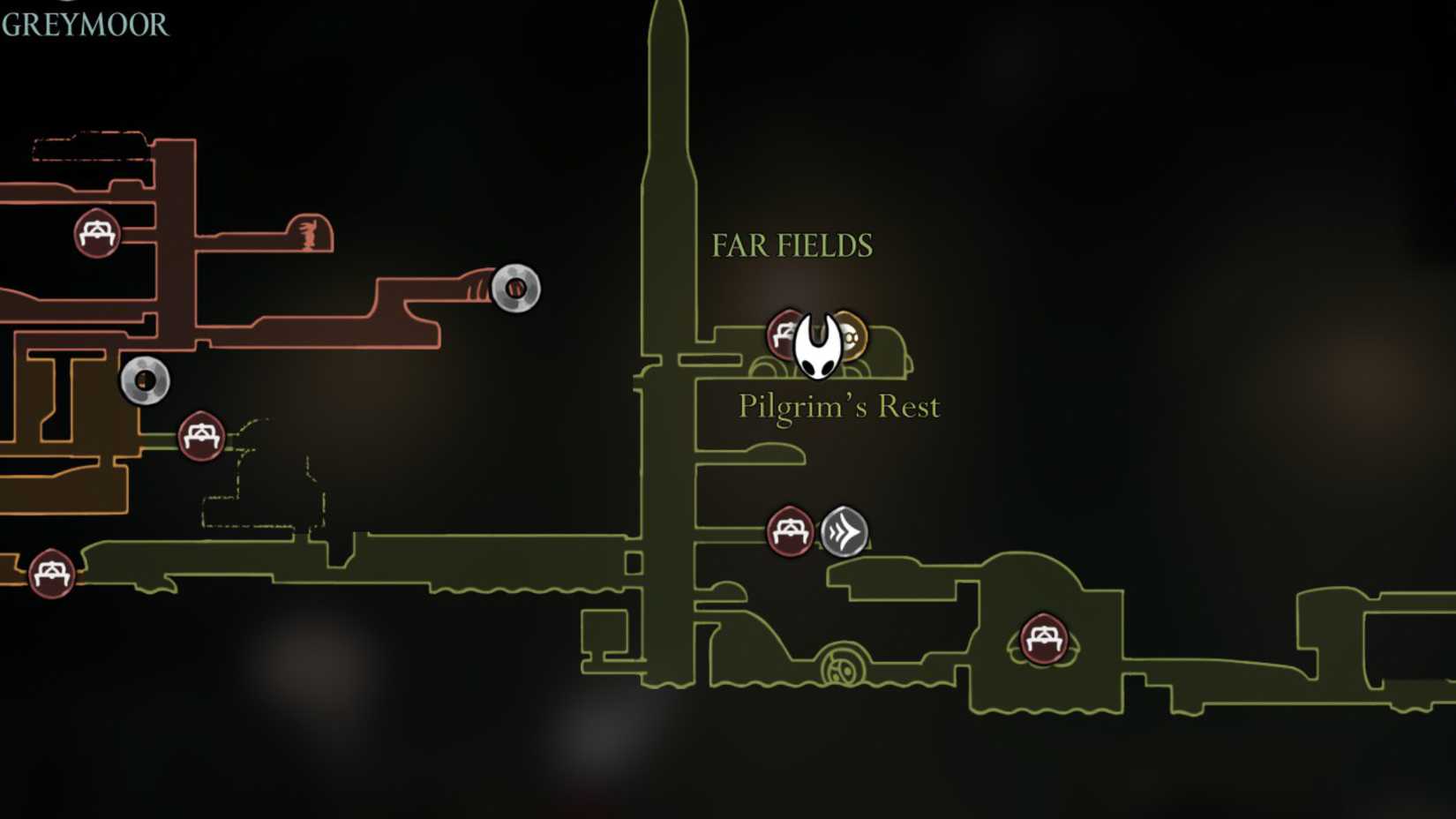The width and height of the screenshot is (1456, 819).
Task: Click the GREYMOOR title text
Action: [84, 26]
